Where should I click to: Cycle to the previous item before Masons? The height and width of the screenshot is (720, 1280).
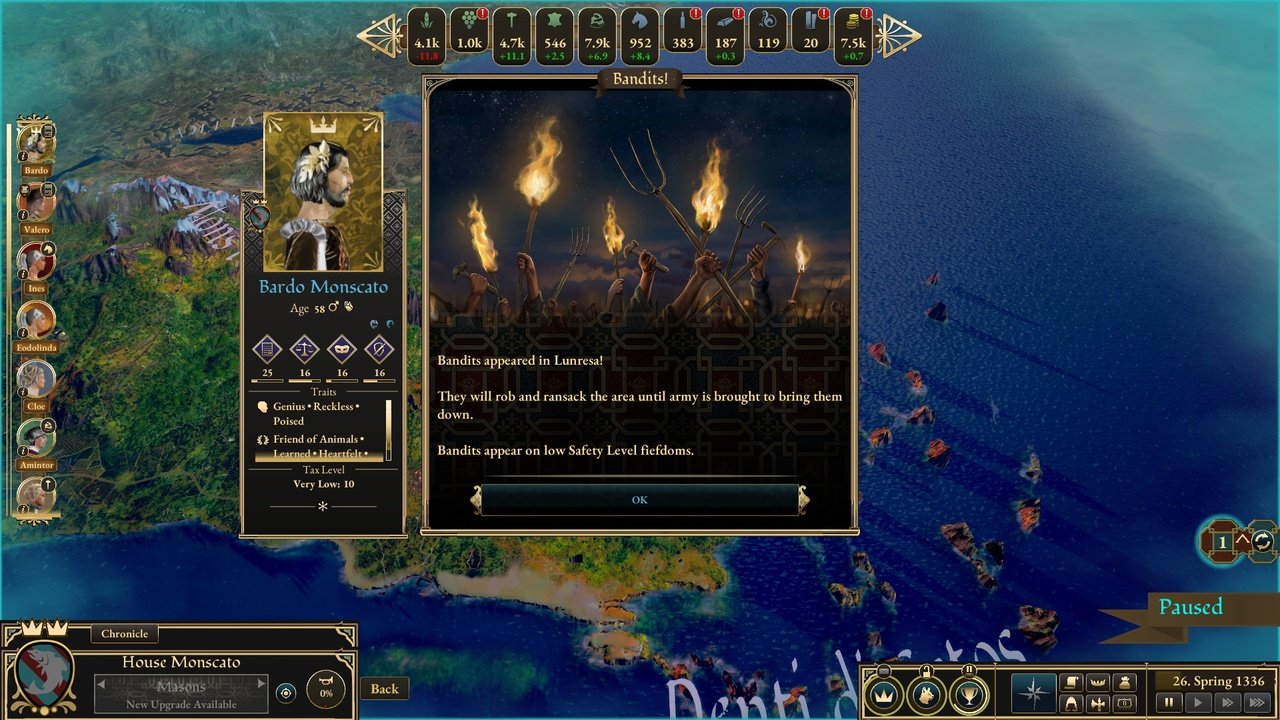tap(100, 684)
